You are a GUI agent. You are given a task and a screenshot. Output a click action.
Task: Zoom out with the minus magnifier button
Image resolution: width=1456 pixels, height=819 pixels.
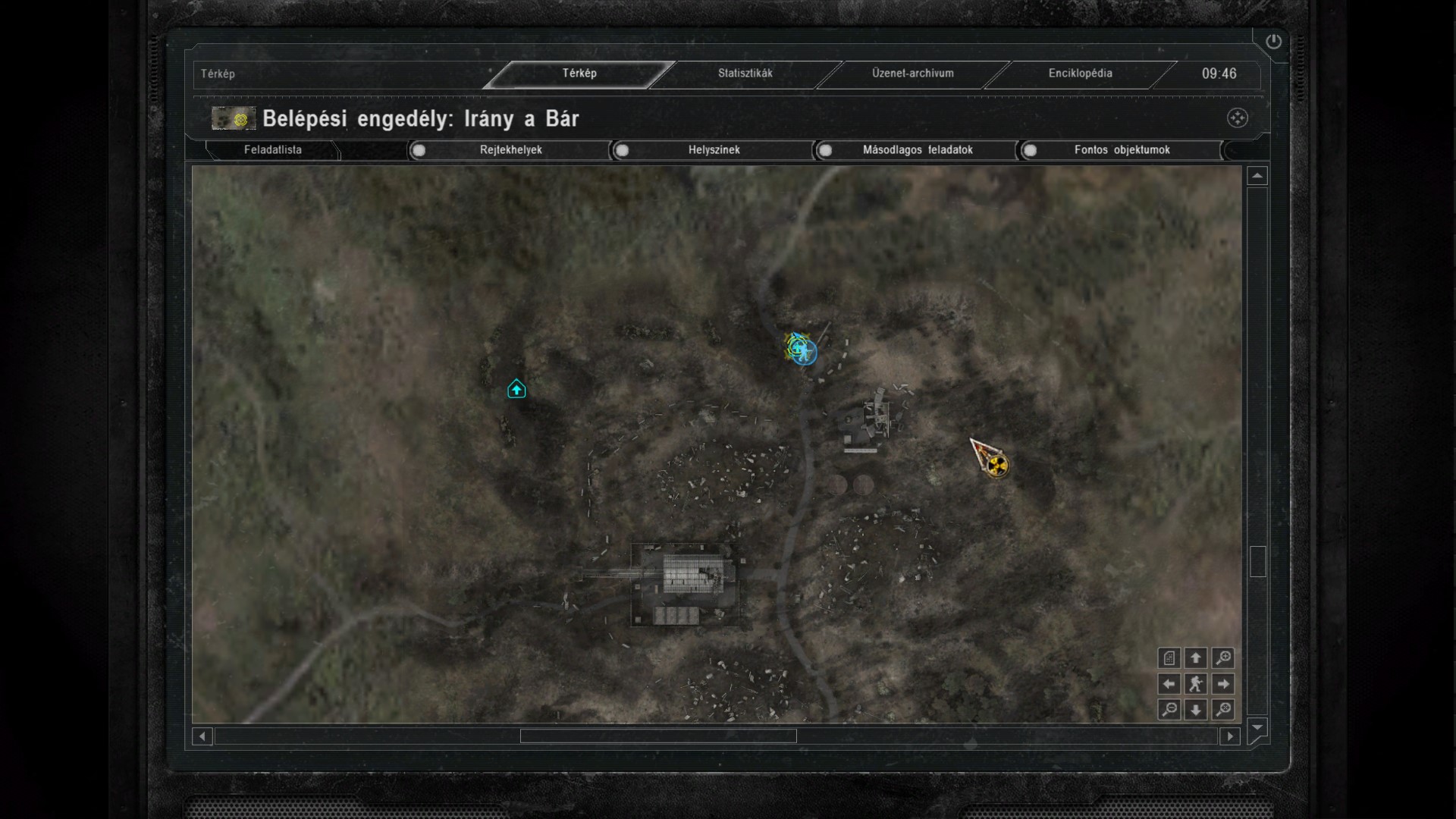(x=1169, y=710)
